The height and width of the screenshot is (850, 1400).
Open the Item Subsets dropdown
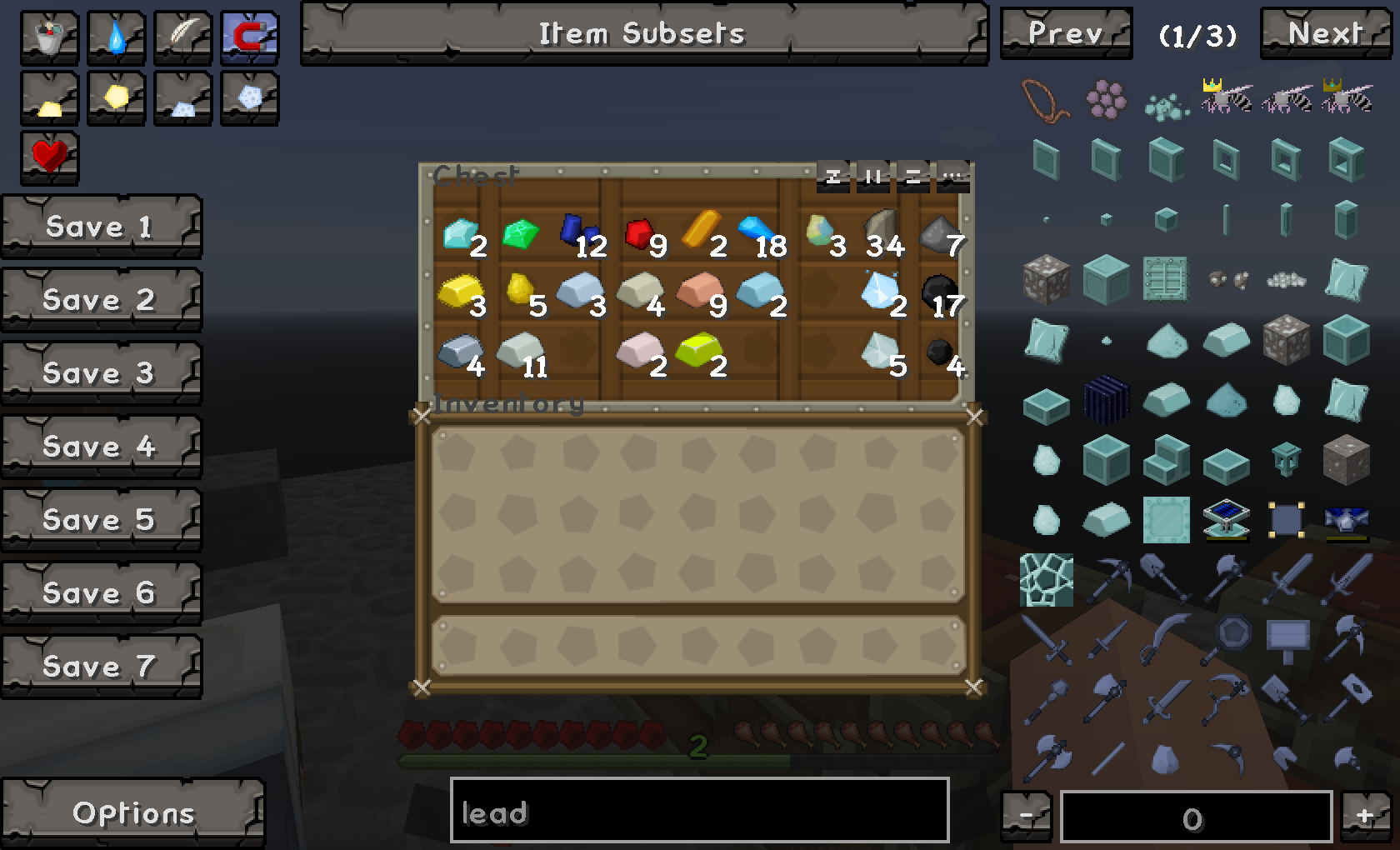point(643,34)
